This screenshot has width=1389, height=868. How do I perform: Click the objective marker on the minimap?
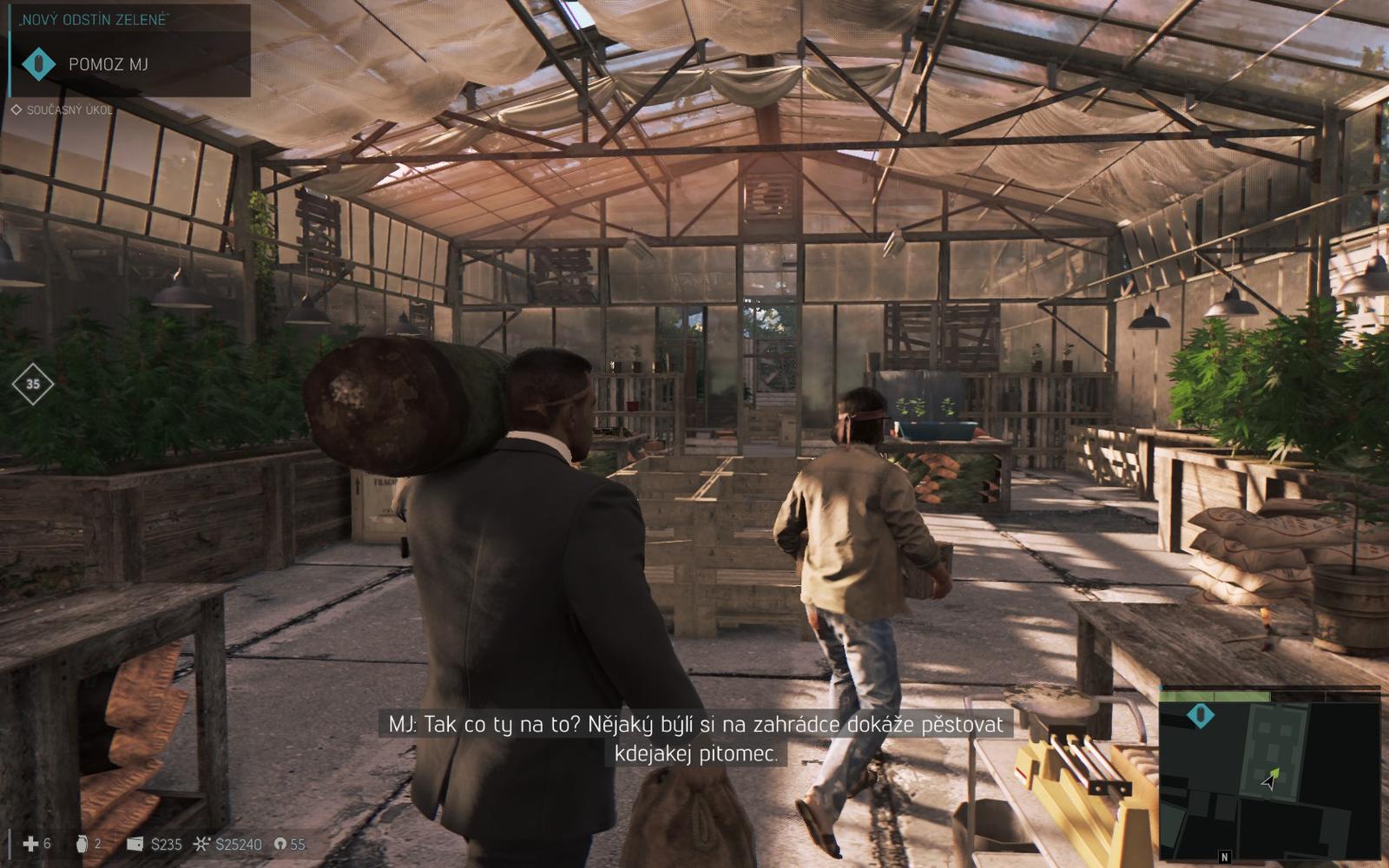pos(1201,715)
